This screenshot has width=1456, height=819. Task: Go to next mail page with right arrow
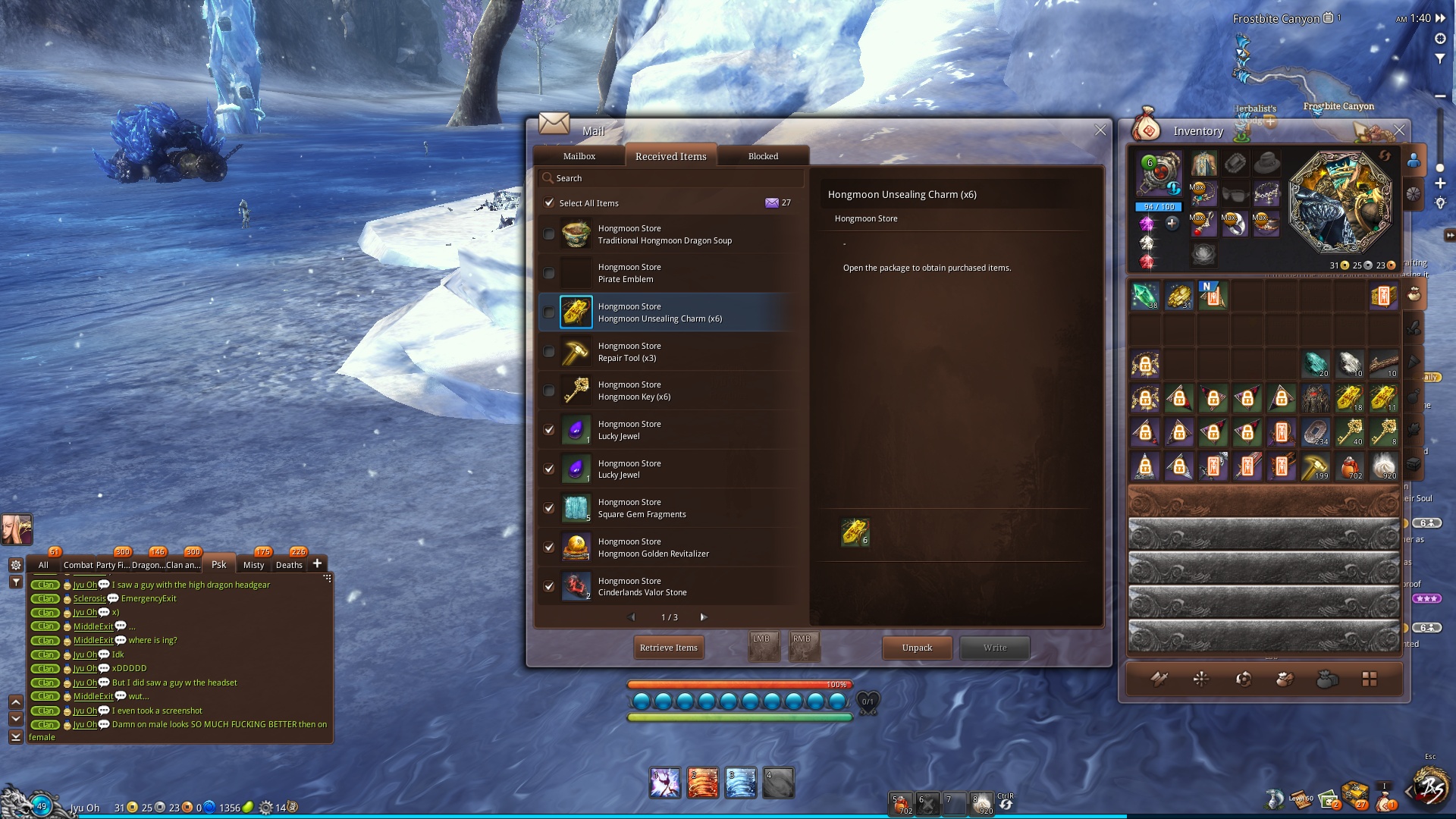point(703,617)
